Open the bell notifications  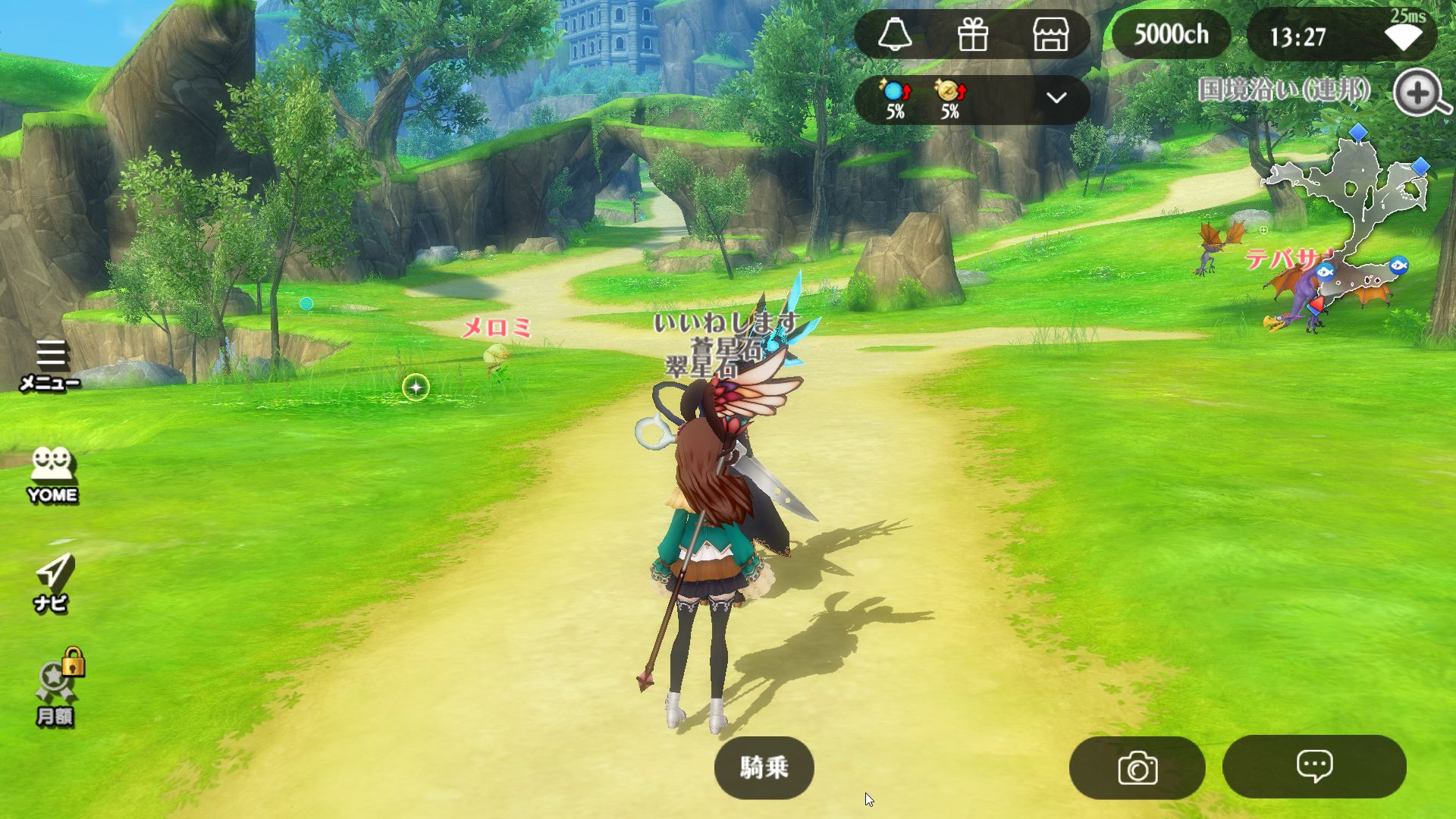[895, 35]
